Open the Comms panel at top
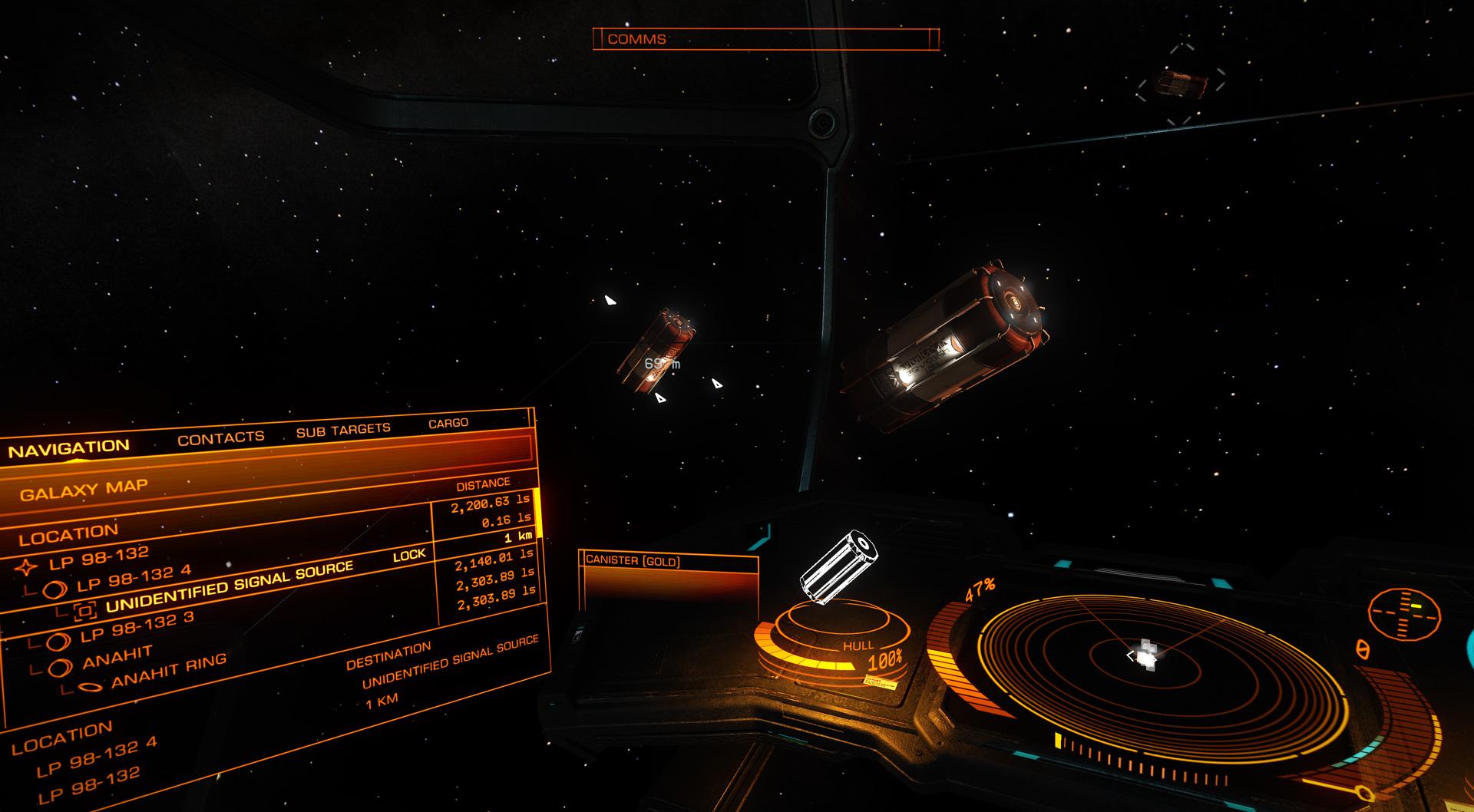The width and height of the screenshot is (1474, 812). point(765,38)
